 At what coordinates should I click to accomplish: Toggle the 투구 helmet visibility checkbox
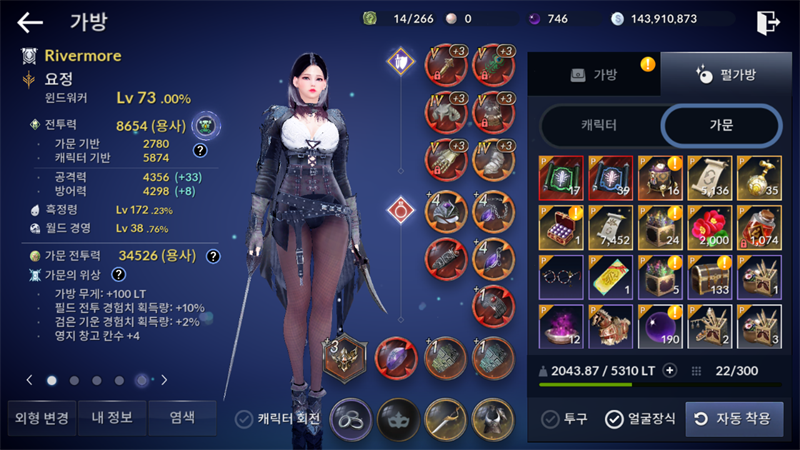pos(549,419)
